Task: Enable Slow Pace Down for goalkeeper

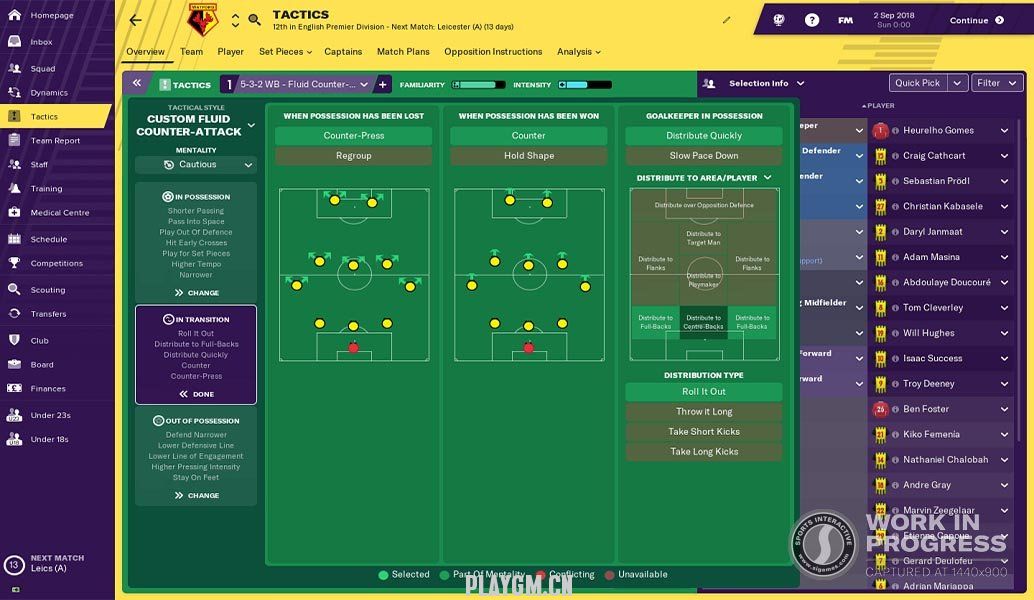Action: point(704,156)
